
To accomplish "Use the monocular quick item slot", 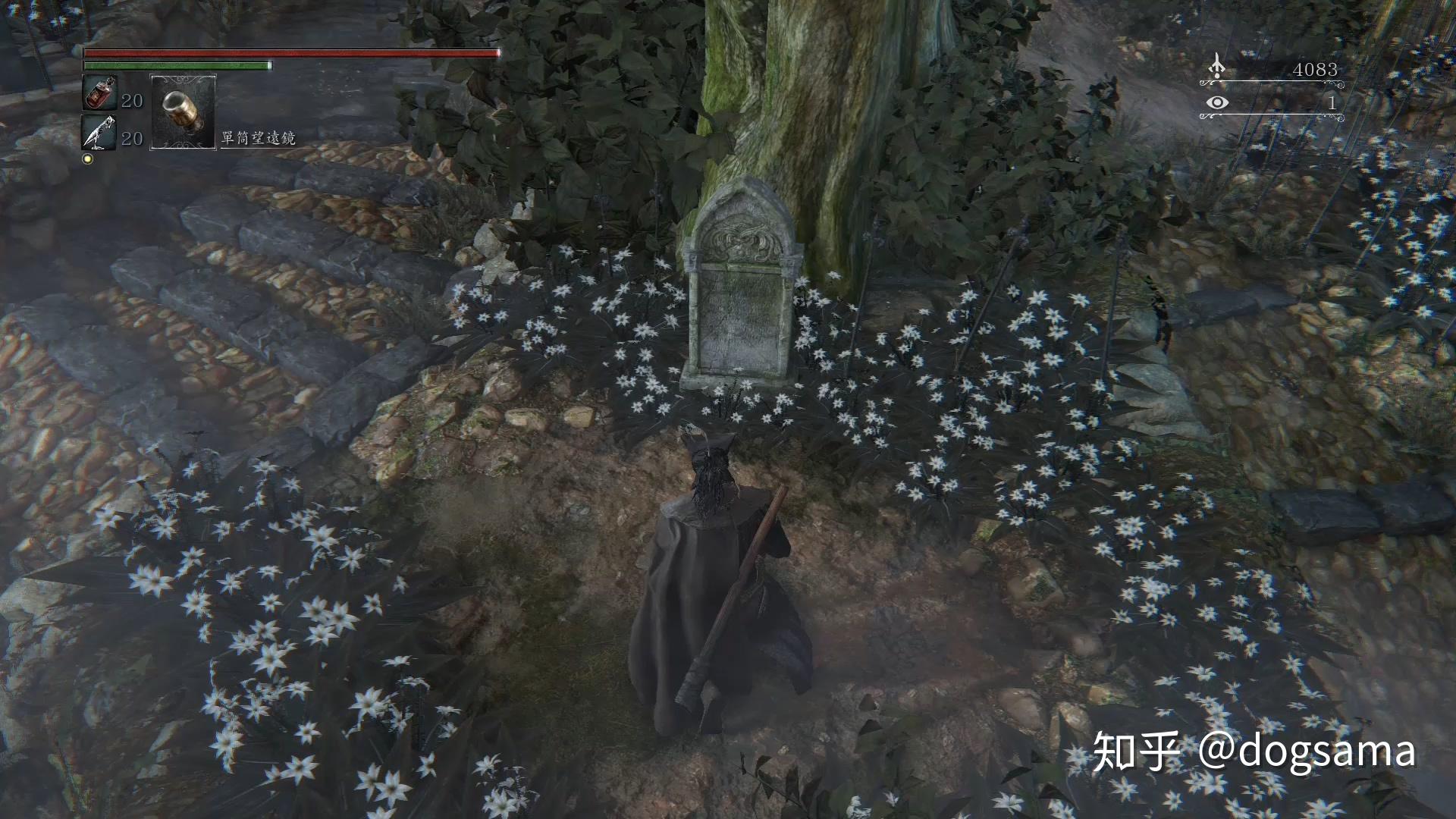I will coord(184,112).
